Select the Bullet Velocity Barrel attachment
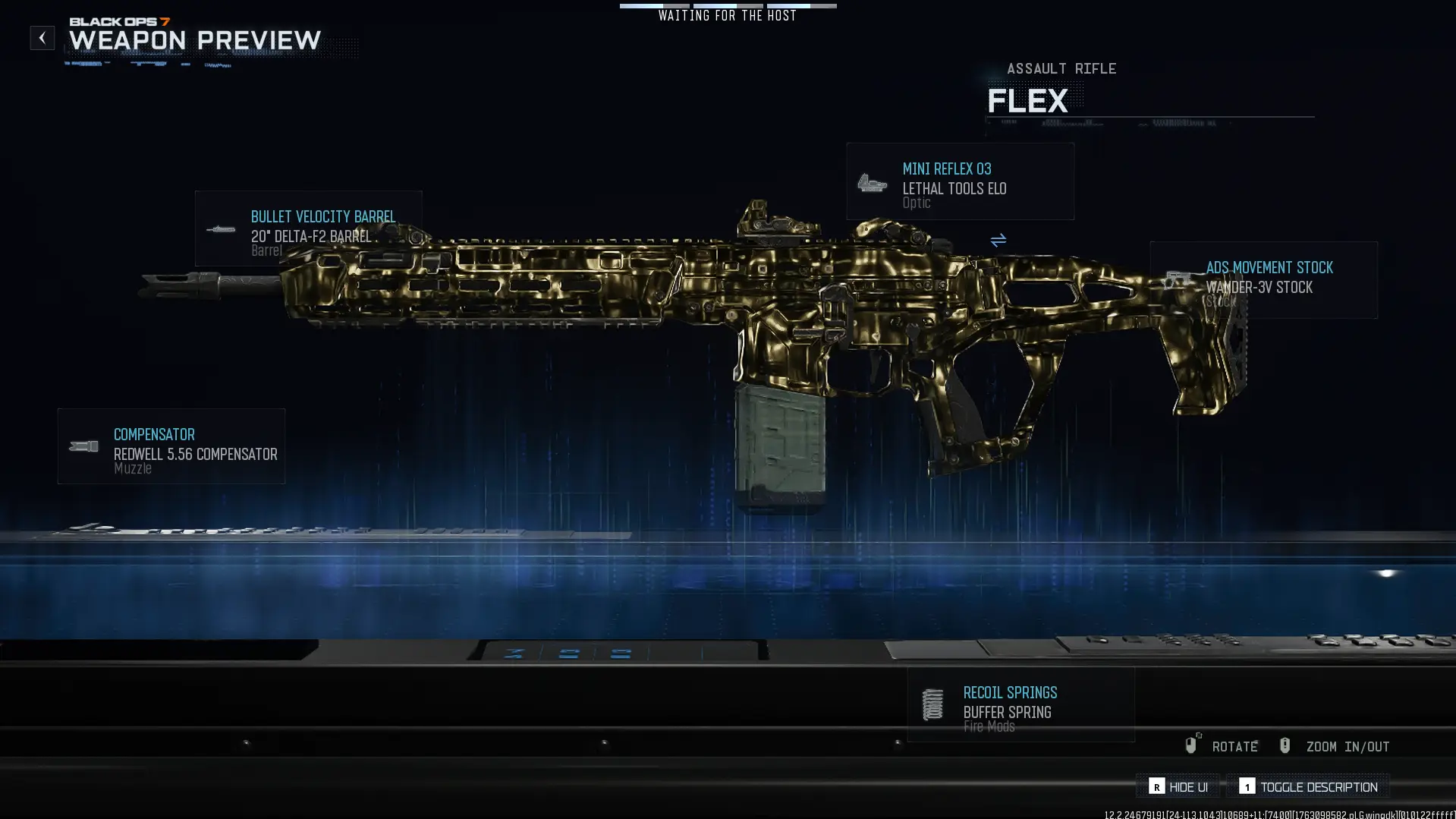 pos(308,228)
